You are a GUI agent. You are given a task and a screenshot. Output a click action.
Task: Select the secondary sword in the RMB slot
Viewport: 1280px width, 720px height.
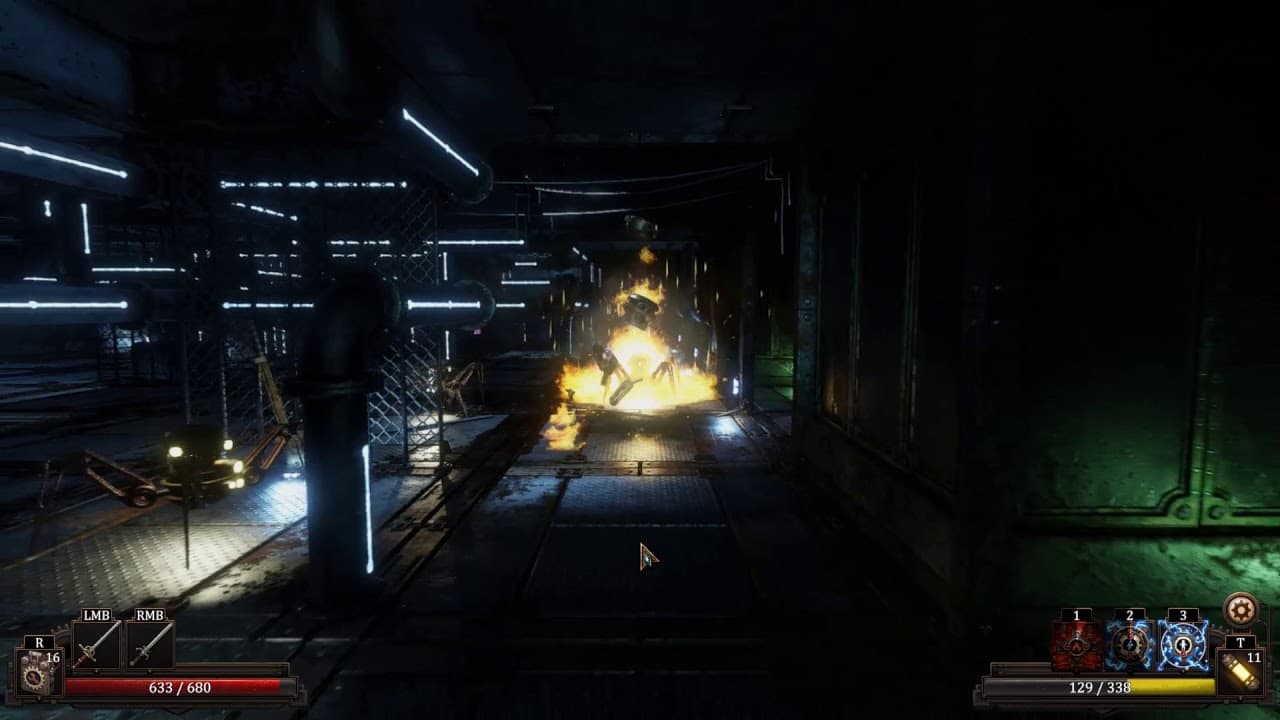coord(150,644)
